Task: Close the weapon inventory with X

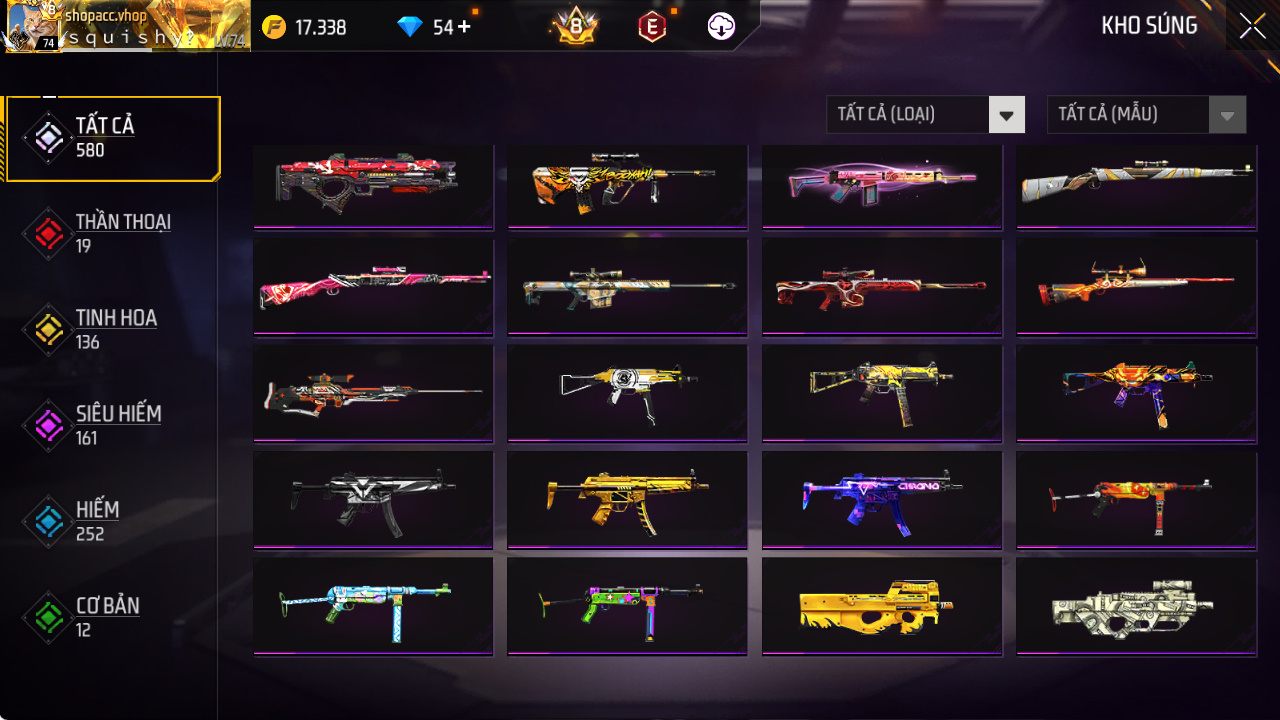Action: point(1251,26)
